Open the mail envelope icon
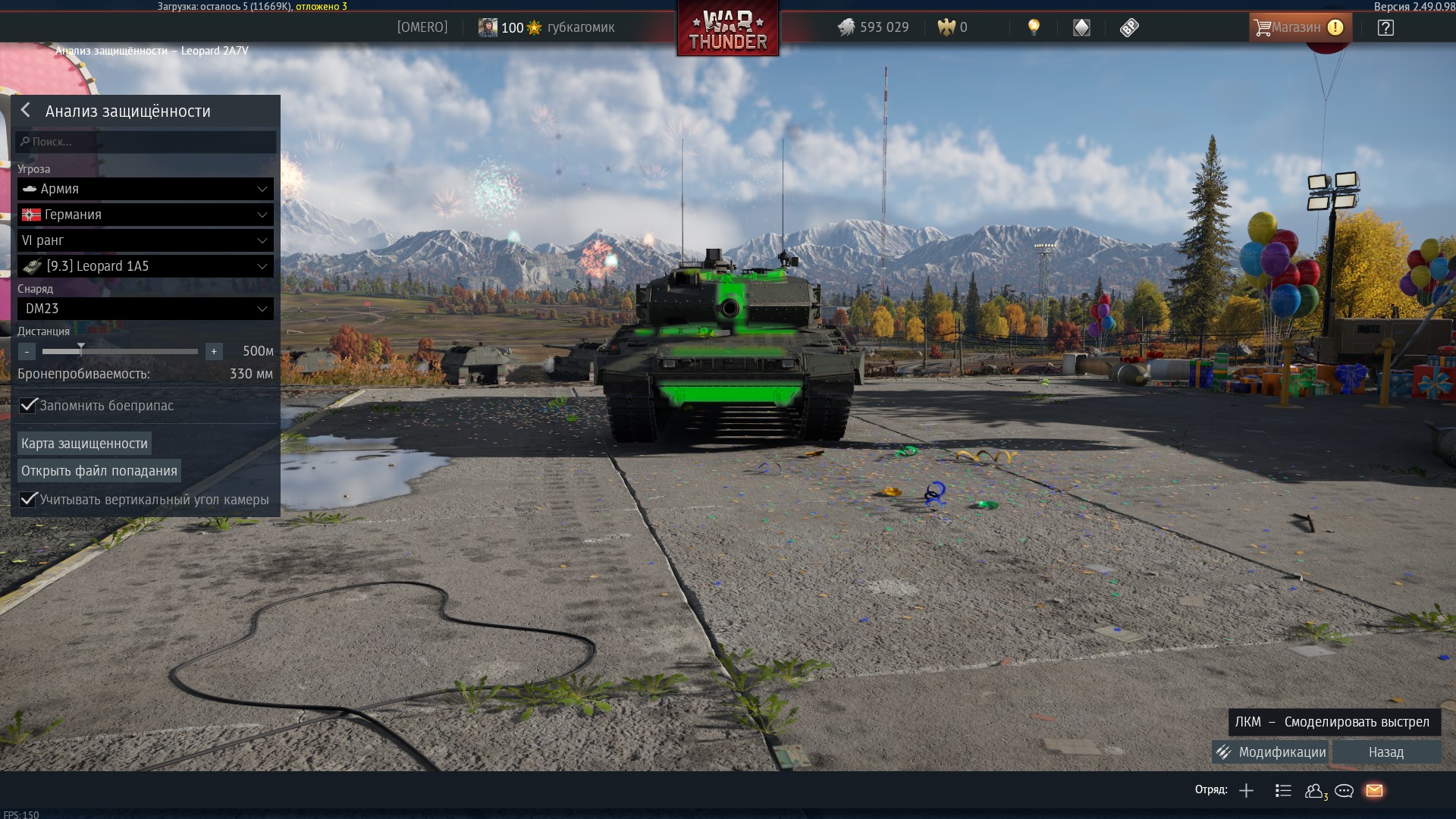 (1374, 791)
